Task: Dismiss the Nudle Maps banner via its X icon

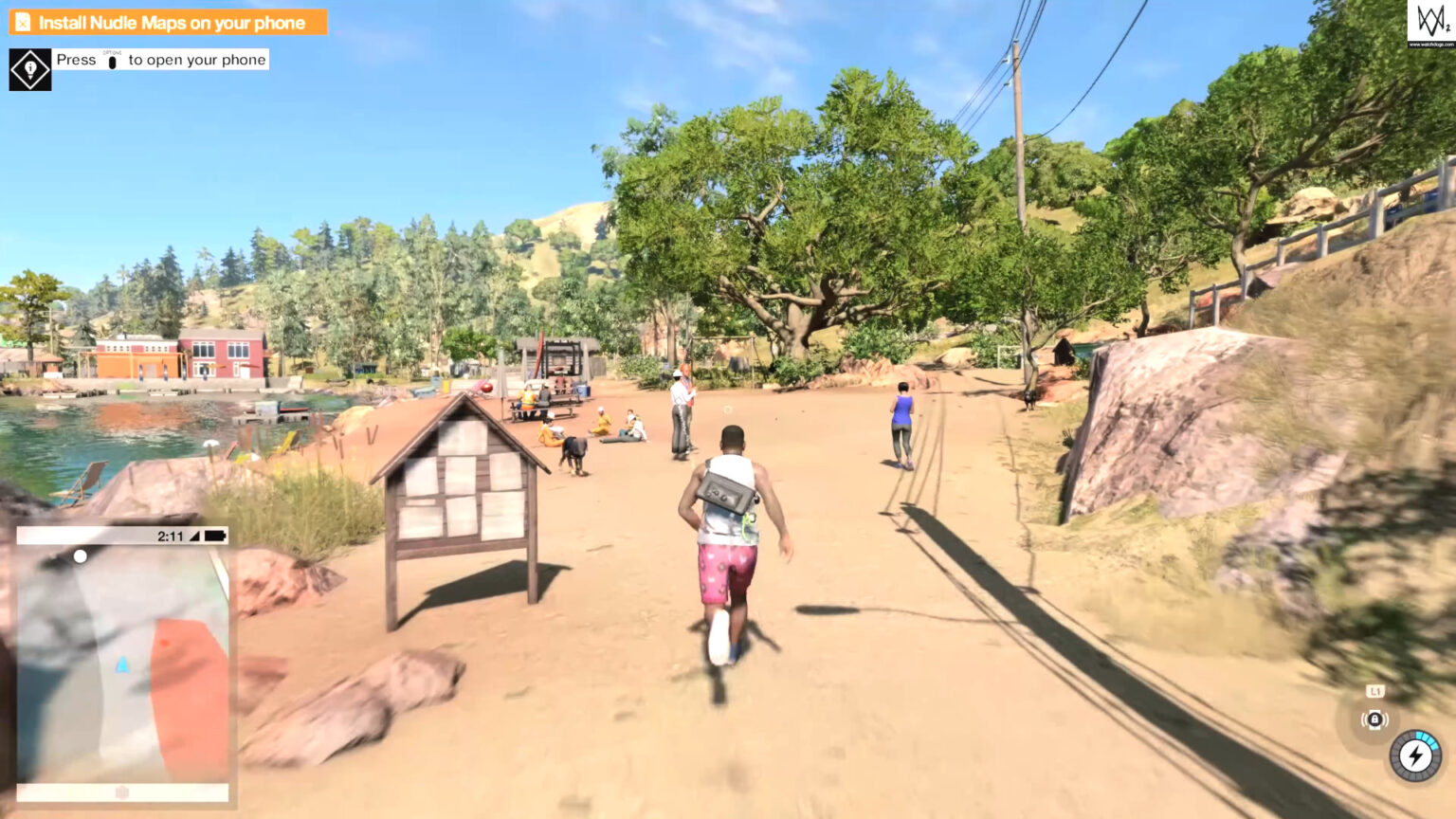Action: [23, 22]
